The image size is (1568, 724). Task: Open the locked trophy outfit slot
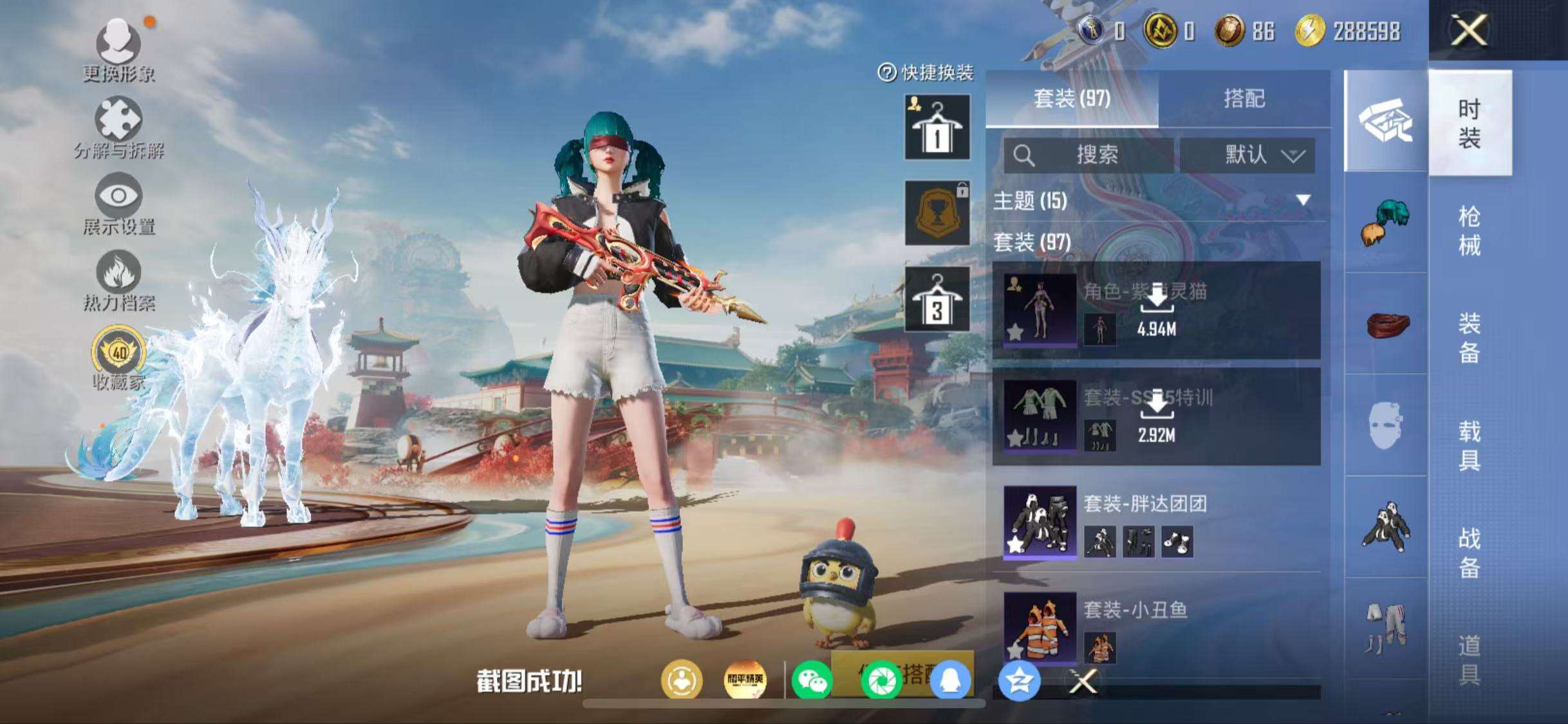click(x=937, y=213)
